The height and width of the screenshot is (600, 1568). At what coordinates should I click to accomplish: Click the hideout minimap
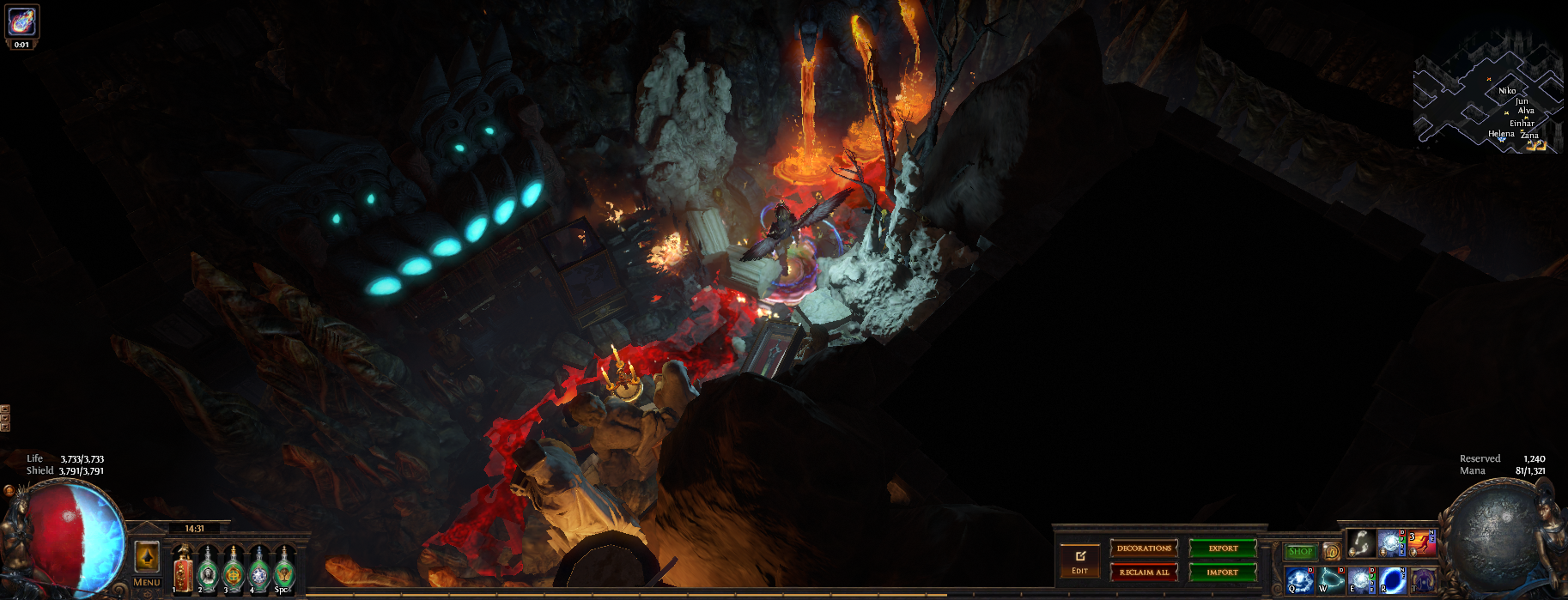coord(1487,94)
